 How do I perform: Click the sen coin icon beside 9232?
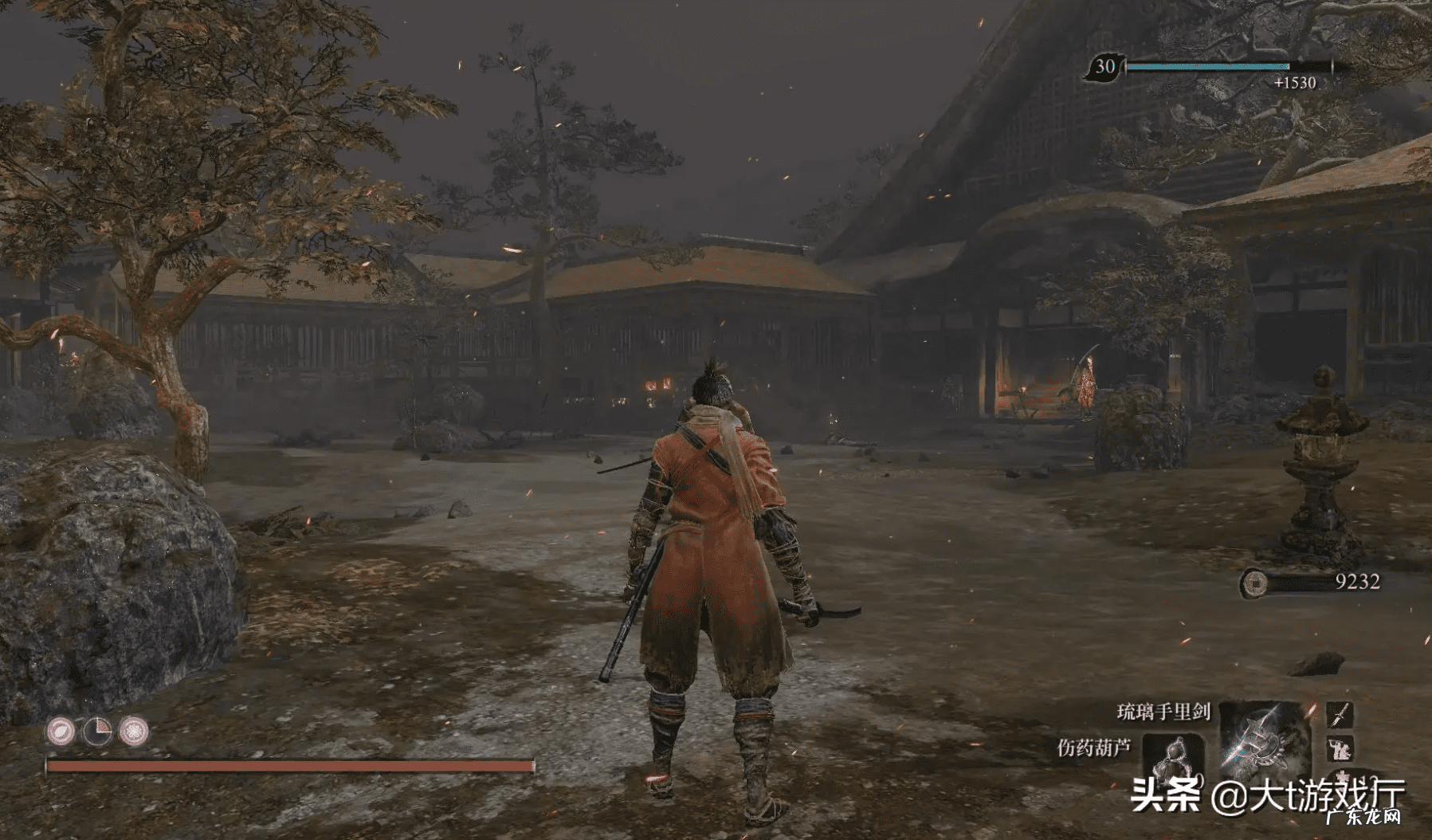[x=1254, y=583]
